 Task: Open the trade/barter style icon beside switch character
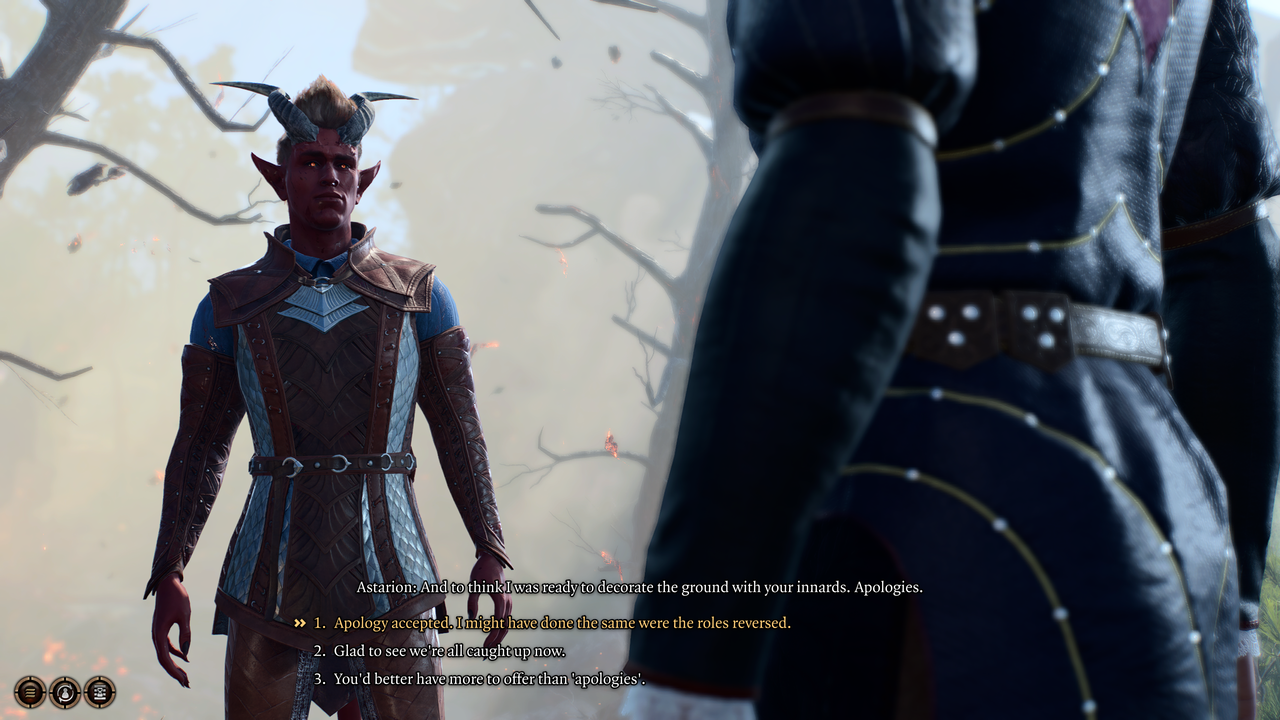(x=100, y=691)
